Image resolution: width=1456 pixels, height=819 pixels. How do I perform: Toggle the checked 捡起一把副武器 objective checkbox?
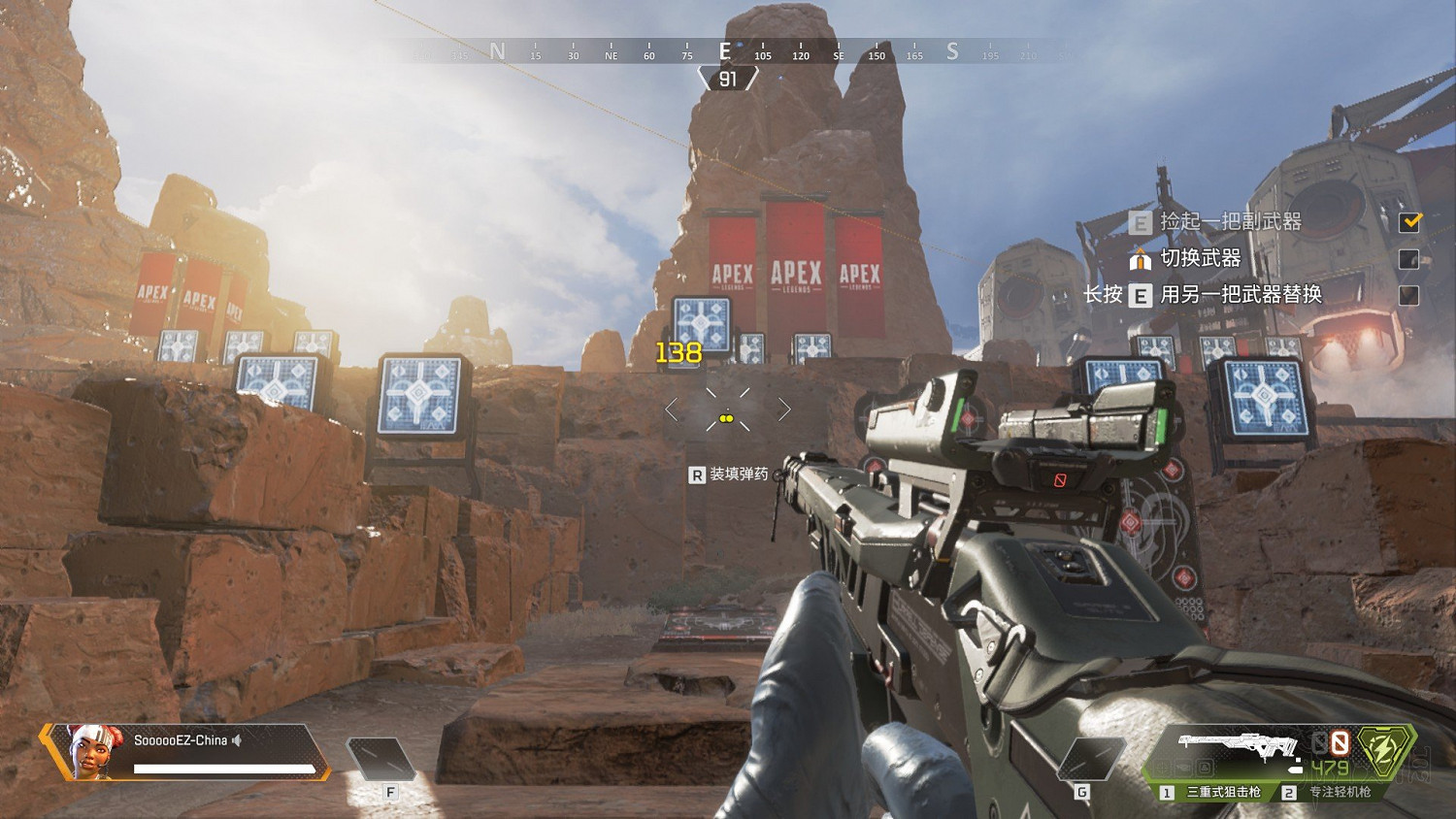pyautogui.click(x=1409, y=222)
